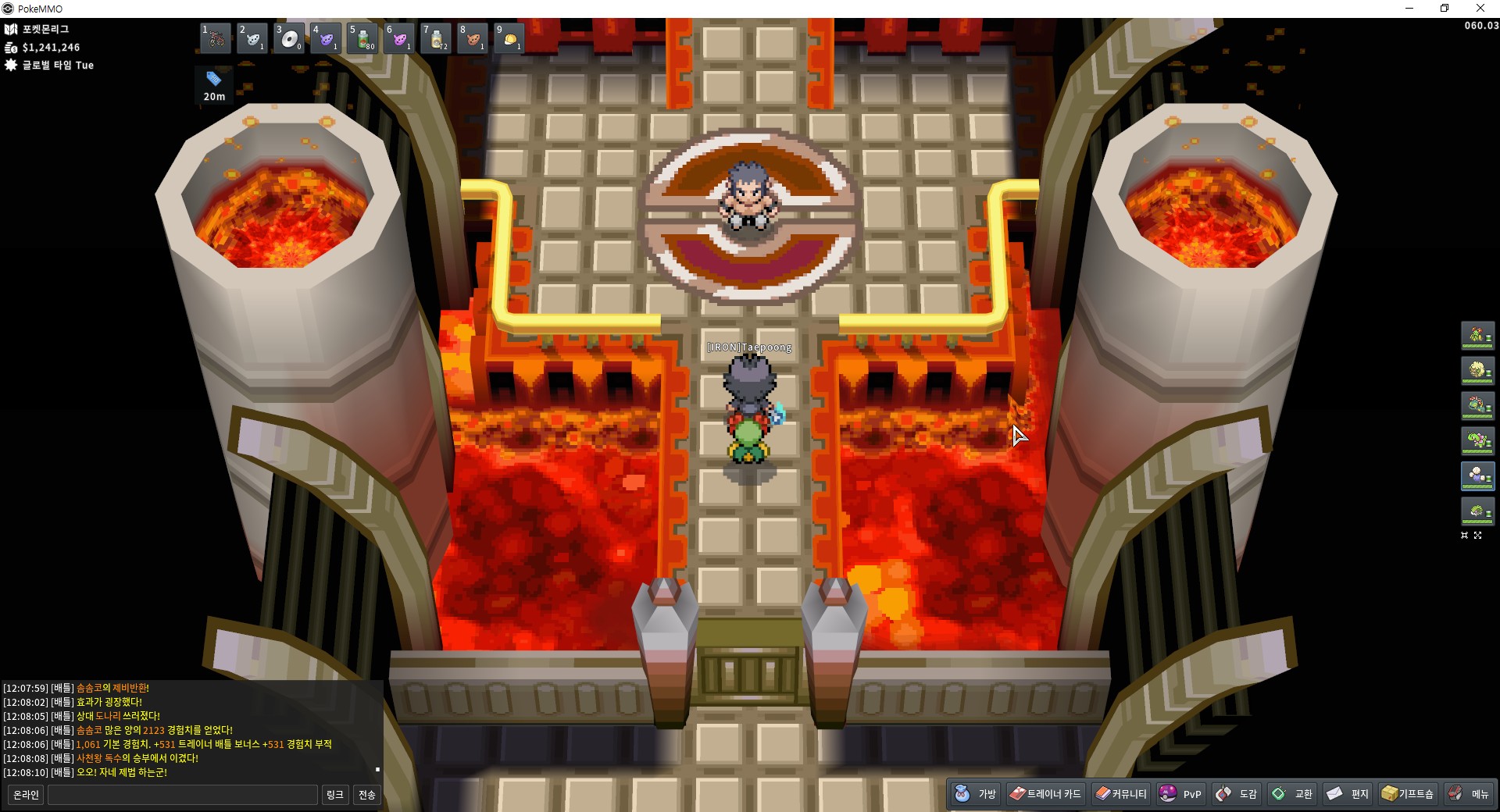Open the 기프트숍 gift shop
This screenshot has width=1500, height=812.
(1407, 794)
